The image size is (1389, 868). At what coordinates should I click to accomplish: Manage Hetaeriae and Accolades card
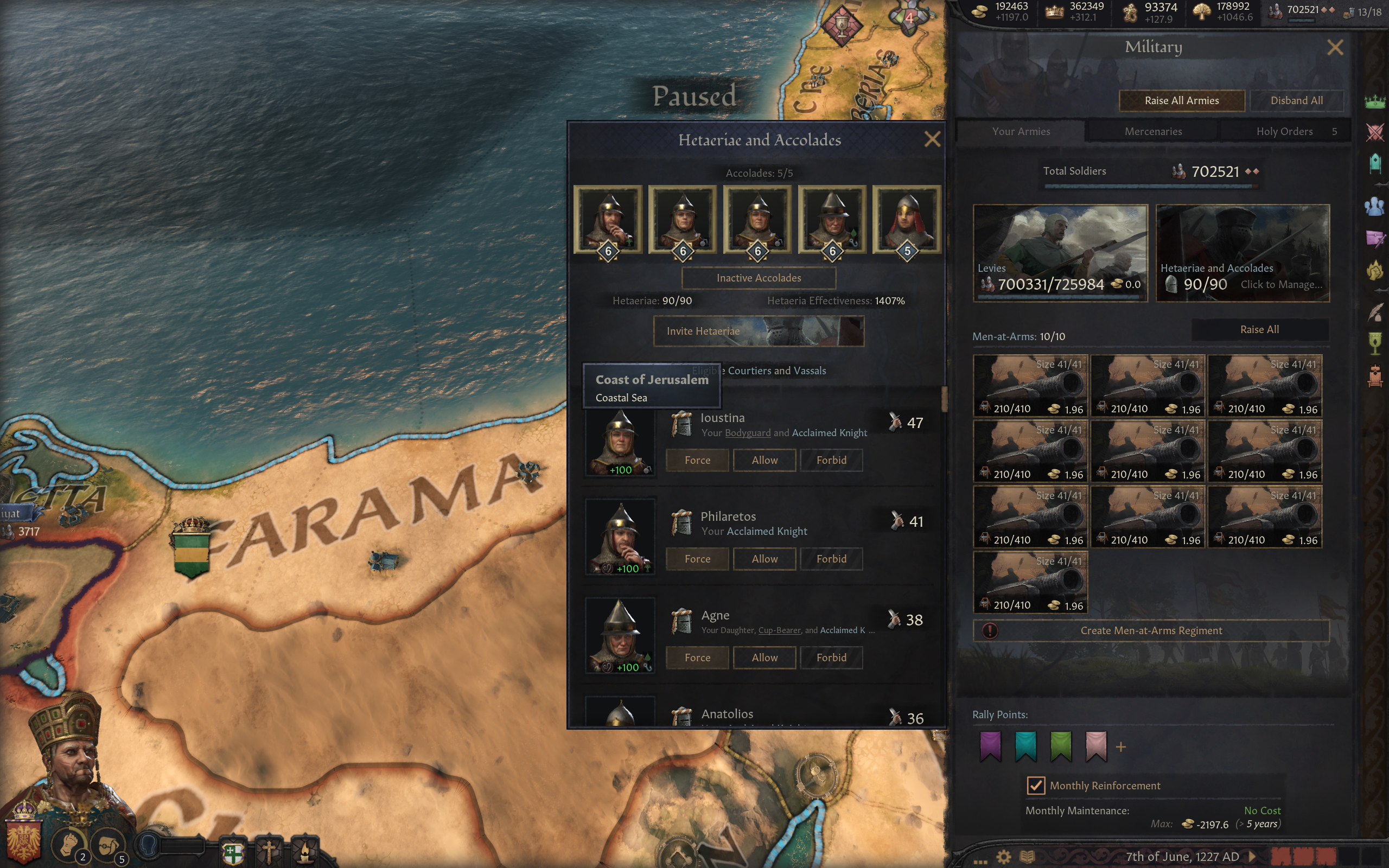tap(1242, 253)
